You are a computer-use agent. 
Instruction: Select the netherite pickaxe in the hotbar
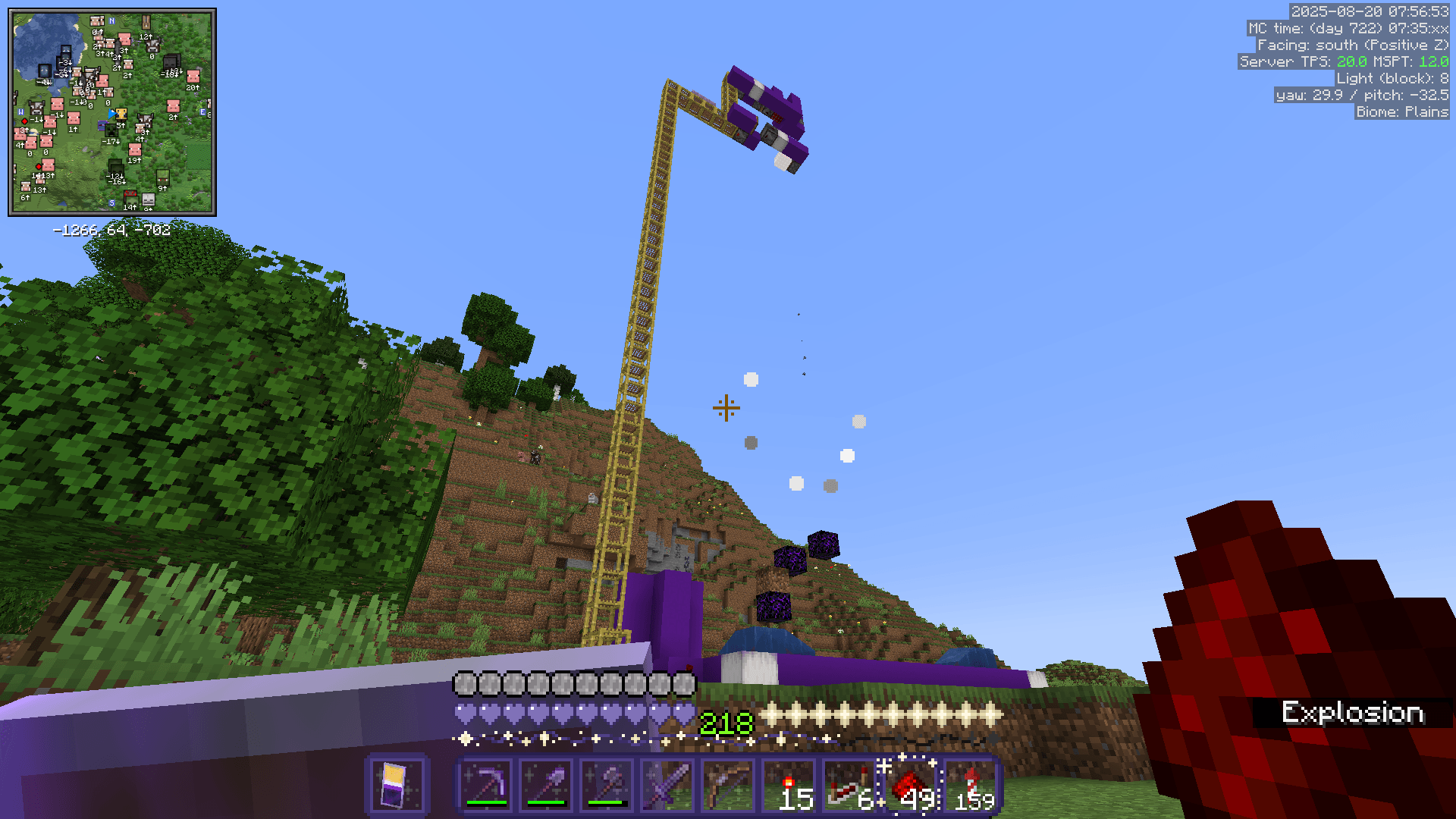[x=485, y=785]
